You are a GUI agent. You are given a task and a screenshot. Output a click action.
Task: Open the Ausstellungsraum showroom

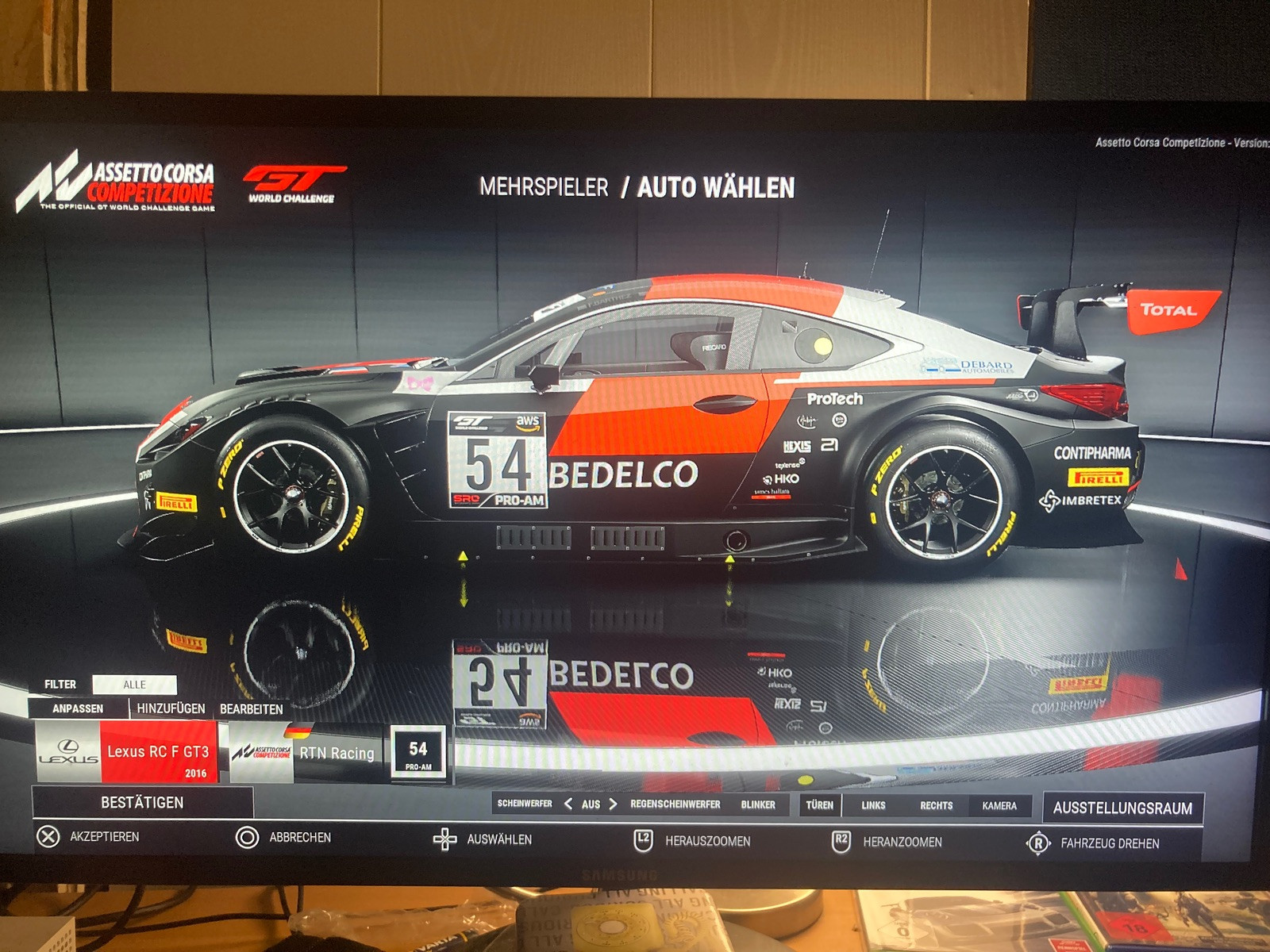1122,808
